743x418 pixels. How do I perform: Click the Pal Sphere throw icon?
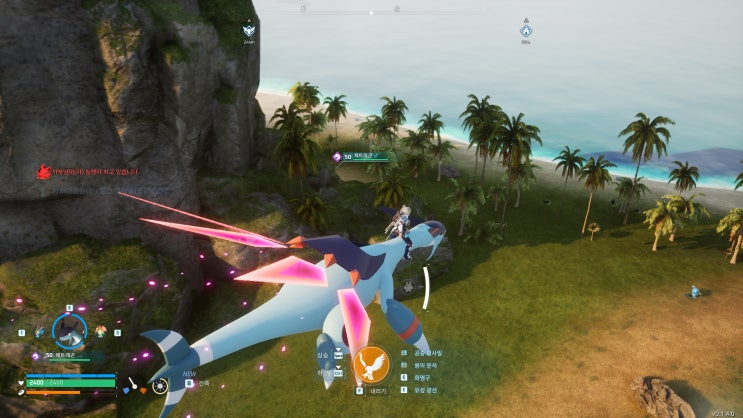pos(159,386)
